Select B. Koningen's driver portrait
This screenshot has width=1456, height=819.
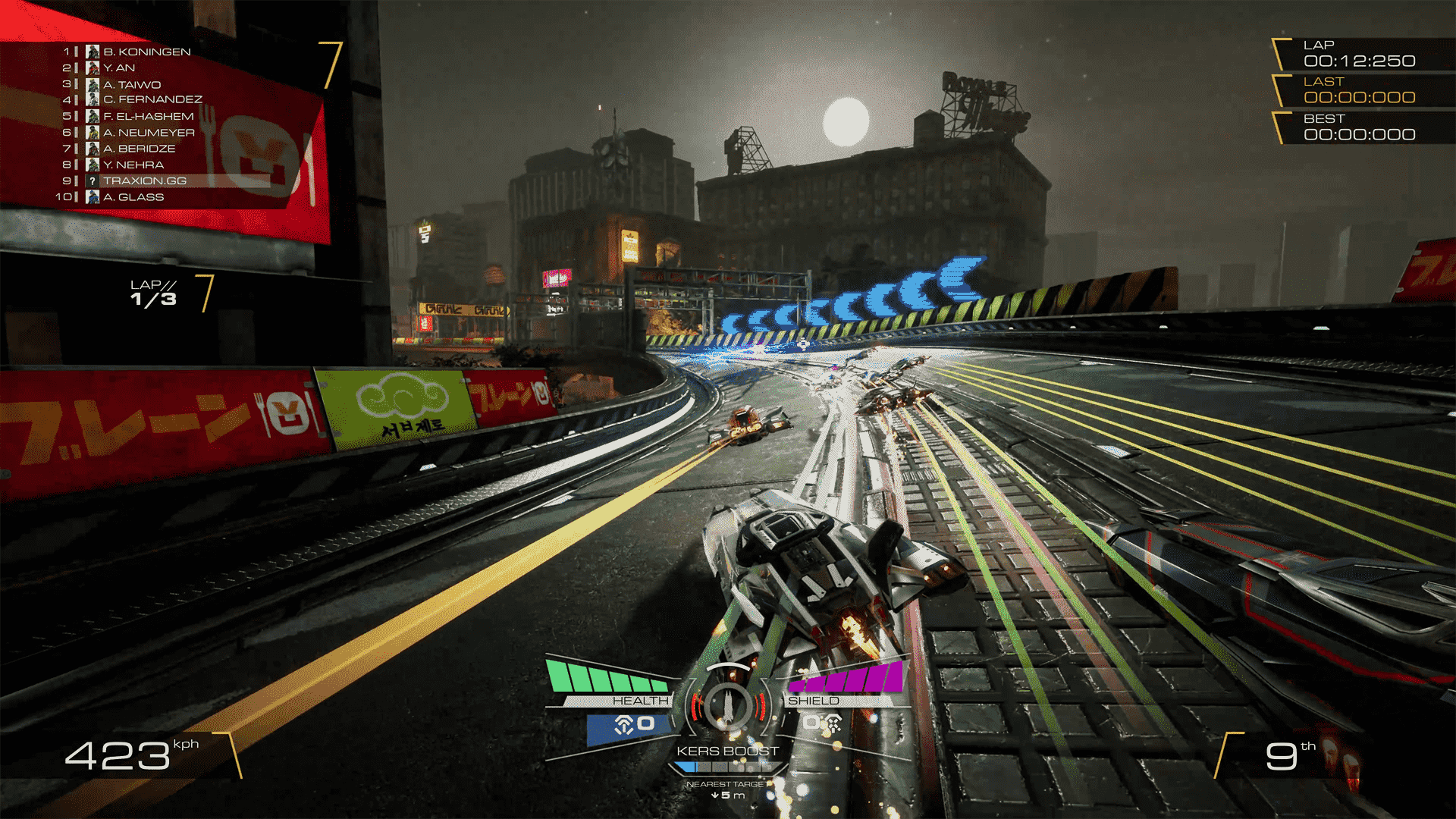coord(93,52)
